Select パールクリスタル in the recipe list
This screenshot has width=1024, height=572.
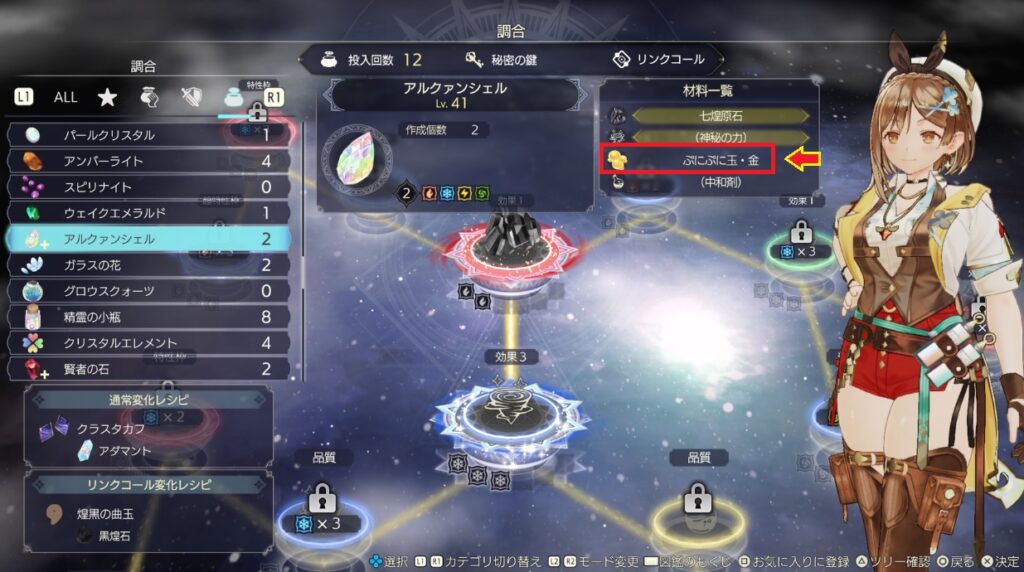pyautogui.click(x=150, y=135)
